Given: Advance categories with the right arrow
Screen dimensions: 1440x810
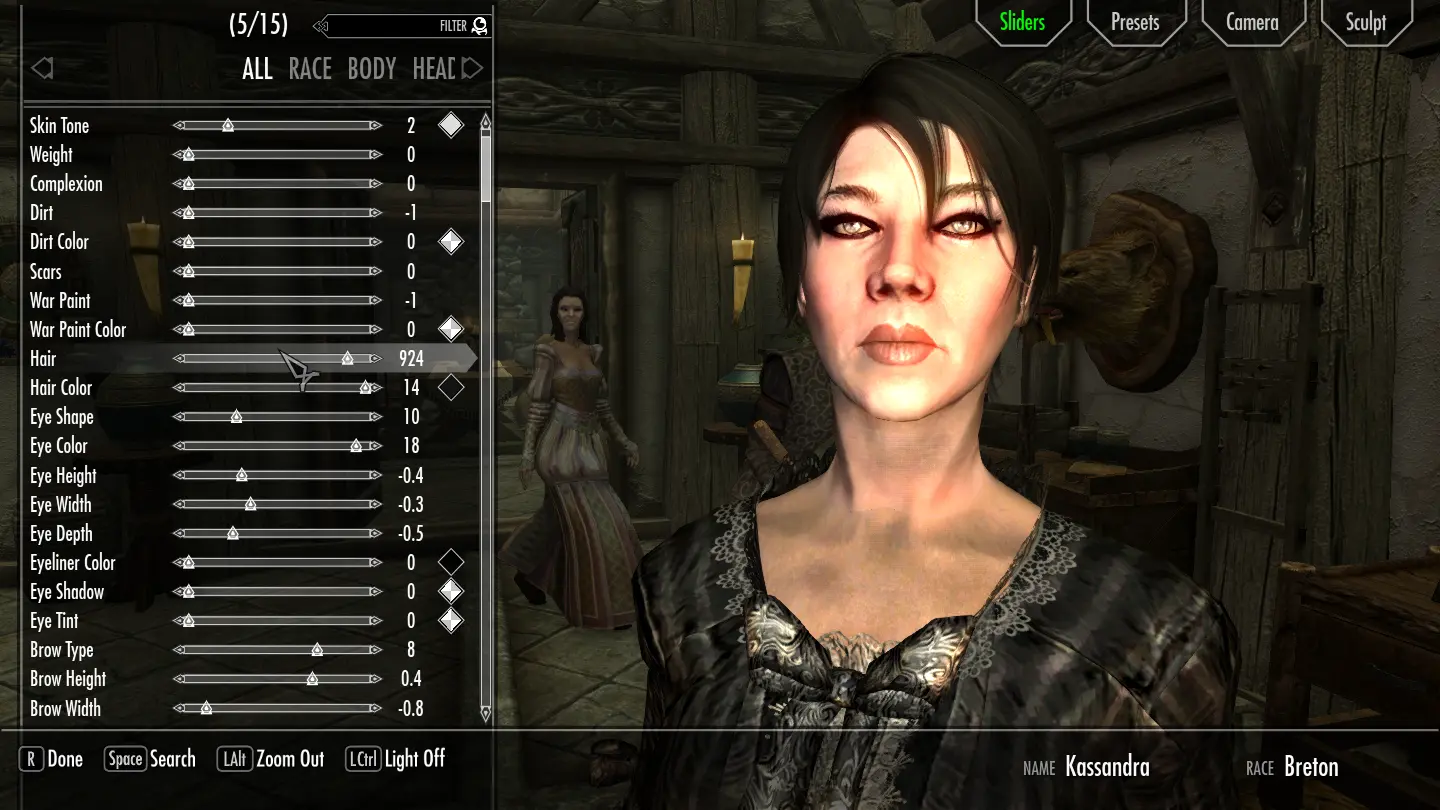Looking at the screenshot, I should click(x=473, y=68).
